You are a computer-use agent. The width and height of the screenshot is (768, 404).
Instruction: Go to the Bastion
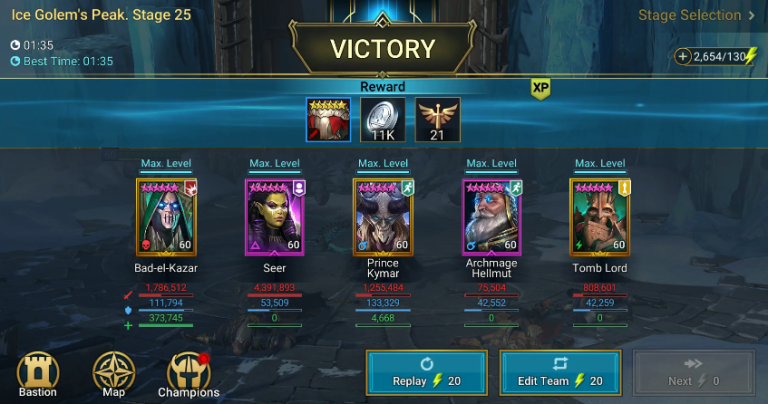38,375
